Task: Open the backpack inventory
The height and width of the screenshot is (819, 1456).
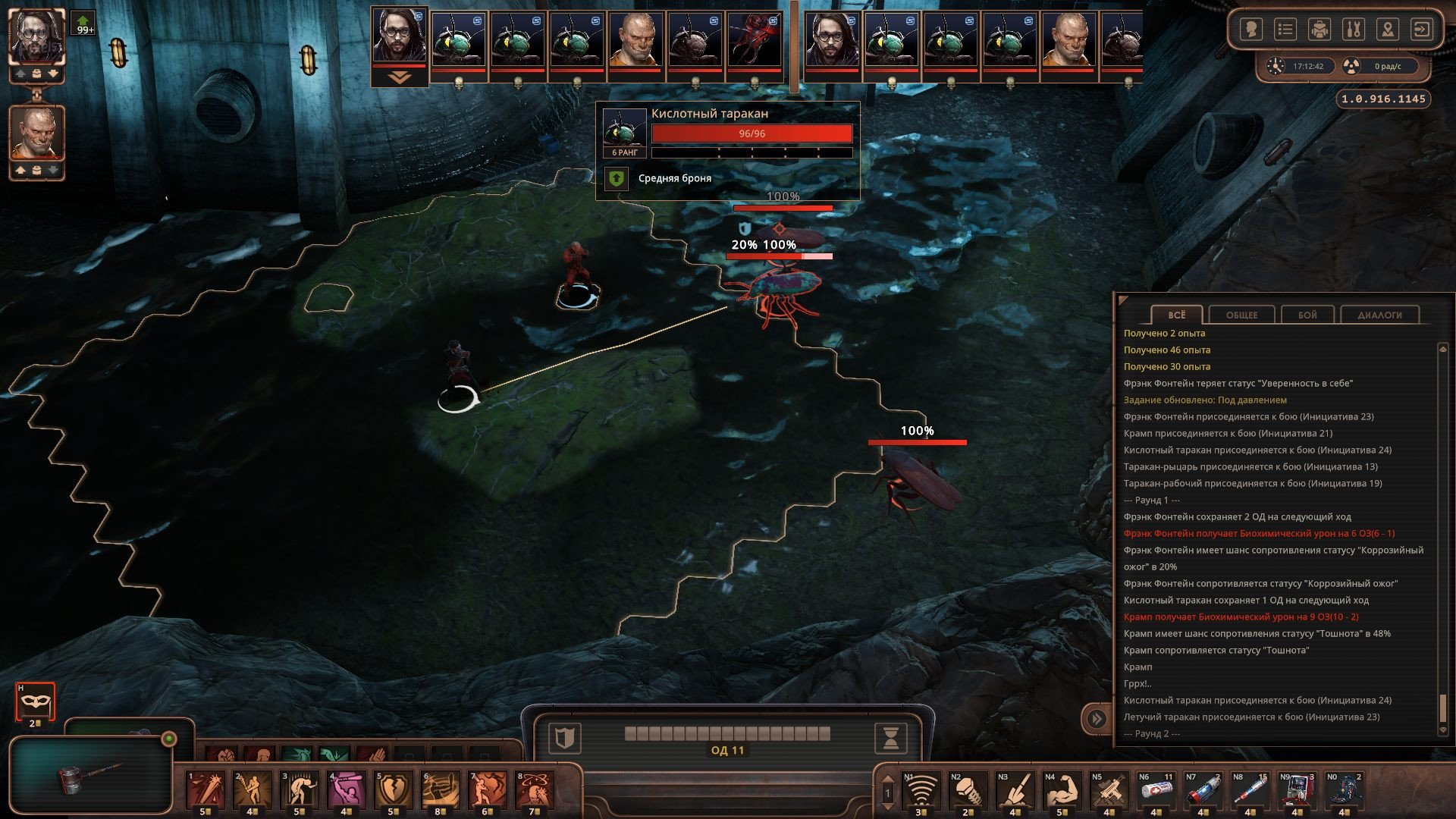Action: (x=1319, y=30)
